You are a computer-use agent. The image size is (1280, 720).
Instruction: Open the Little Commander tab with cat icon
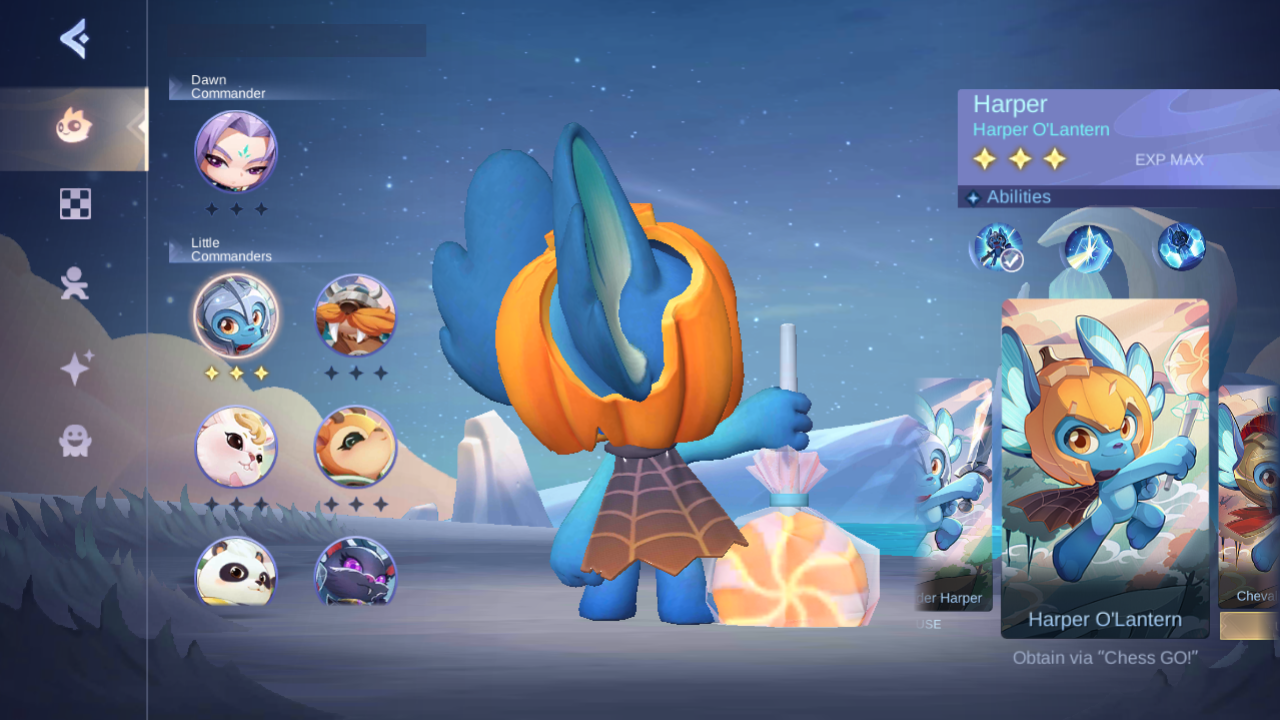pos(74,126)
